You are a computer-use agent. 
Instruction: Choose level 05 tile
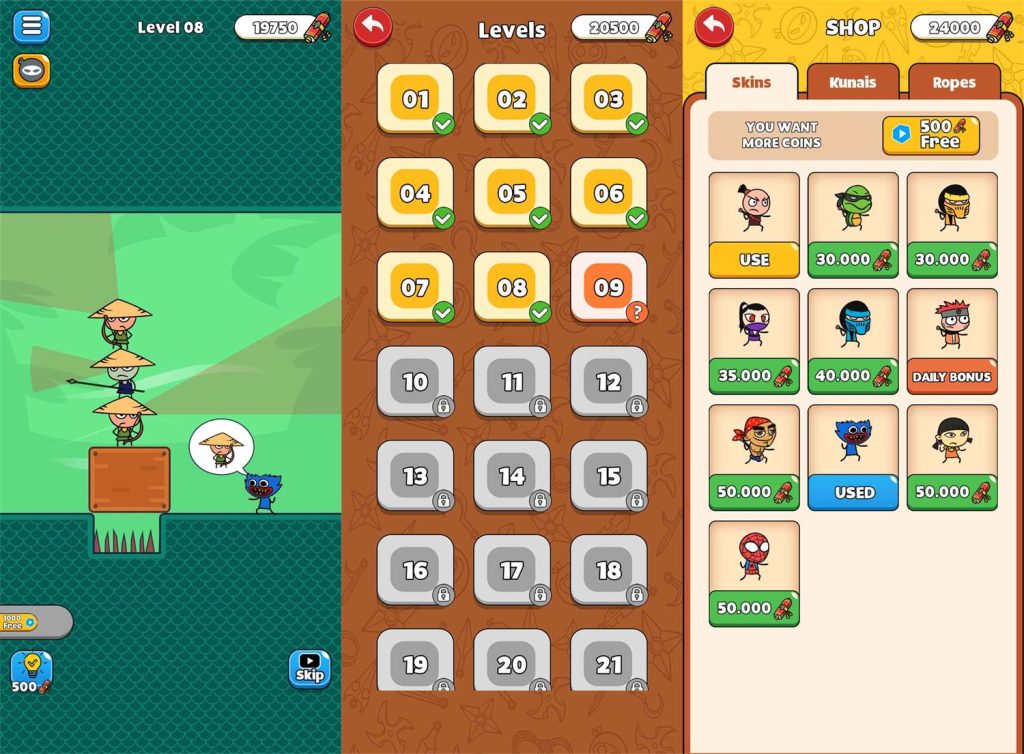[512, 193]
